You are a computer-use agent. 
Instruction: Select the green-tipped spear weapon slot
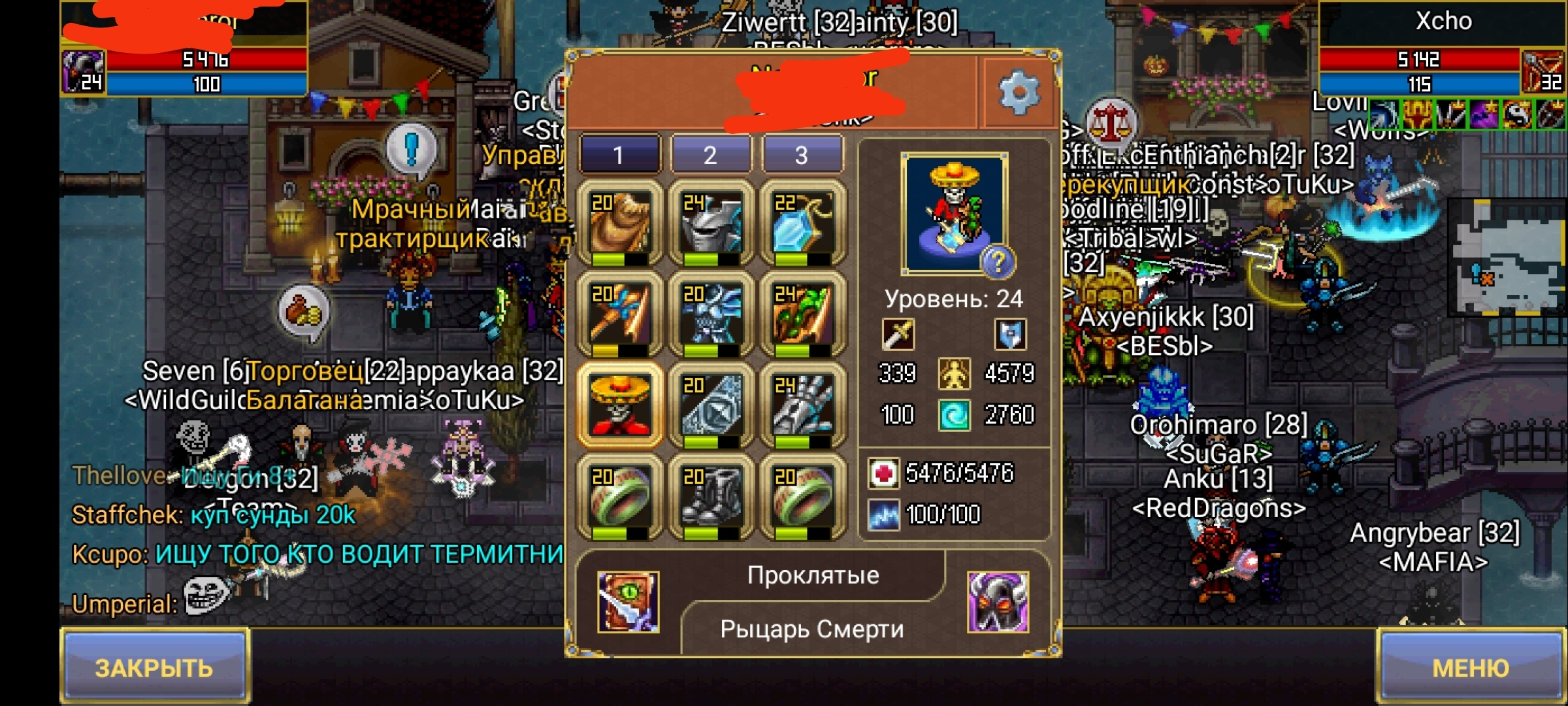coord(802,315)
